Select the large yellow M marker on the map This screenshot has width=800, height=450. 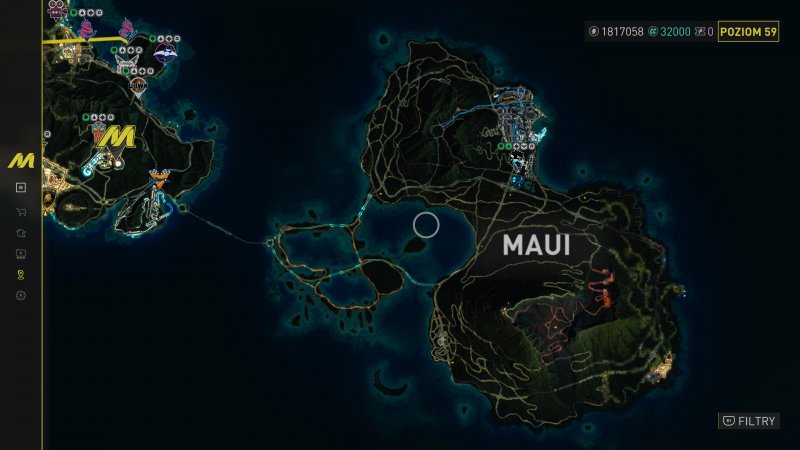121,137
